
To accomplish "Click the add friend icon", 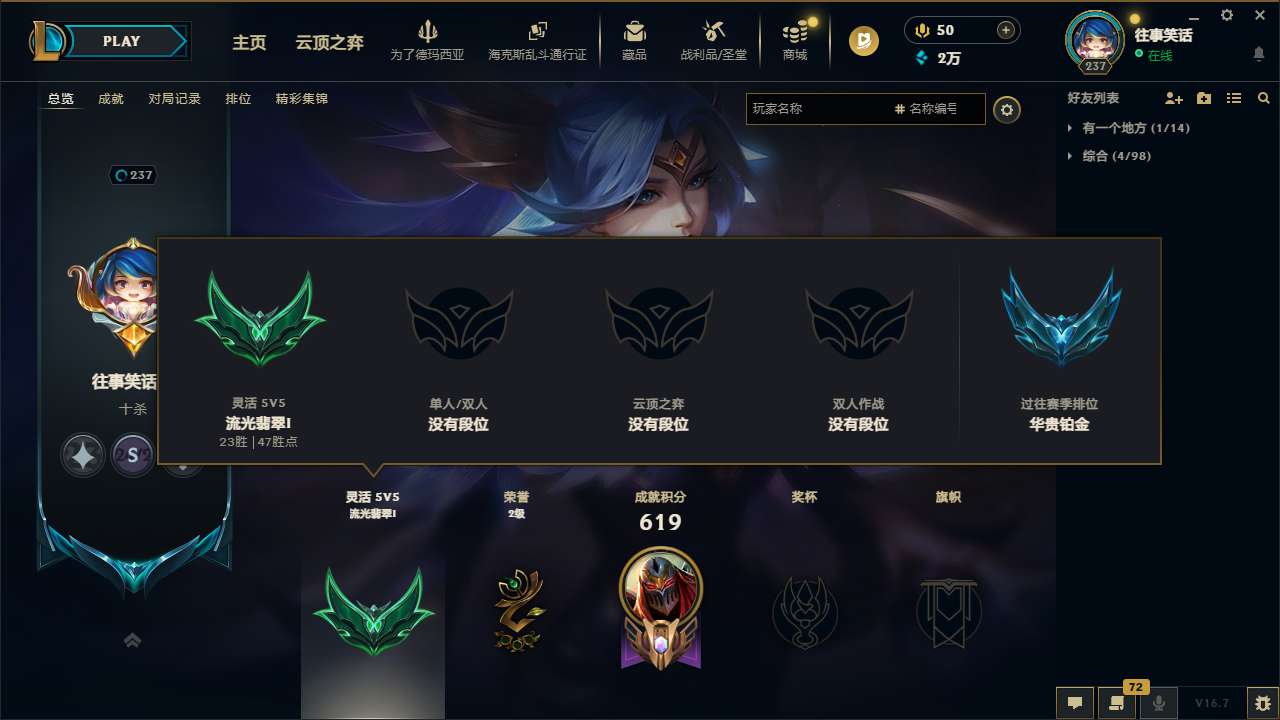I will pos(1172,98).
